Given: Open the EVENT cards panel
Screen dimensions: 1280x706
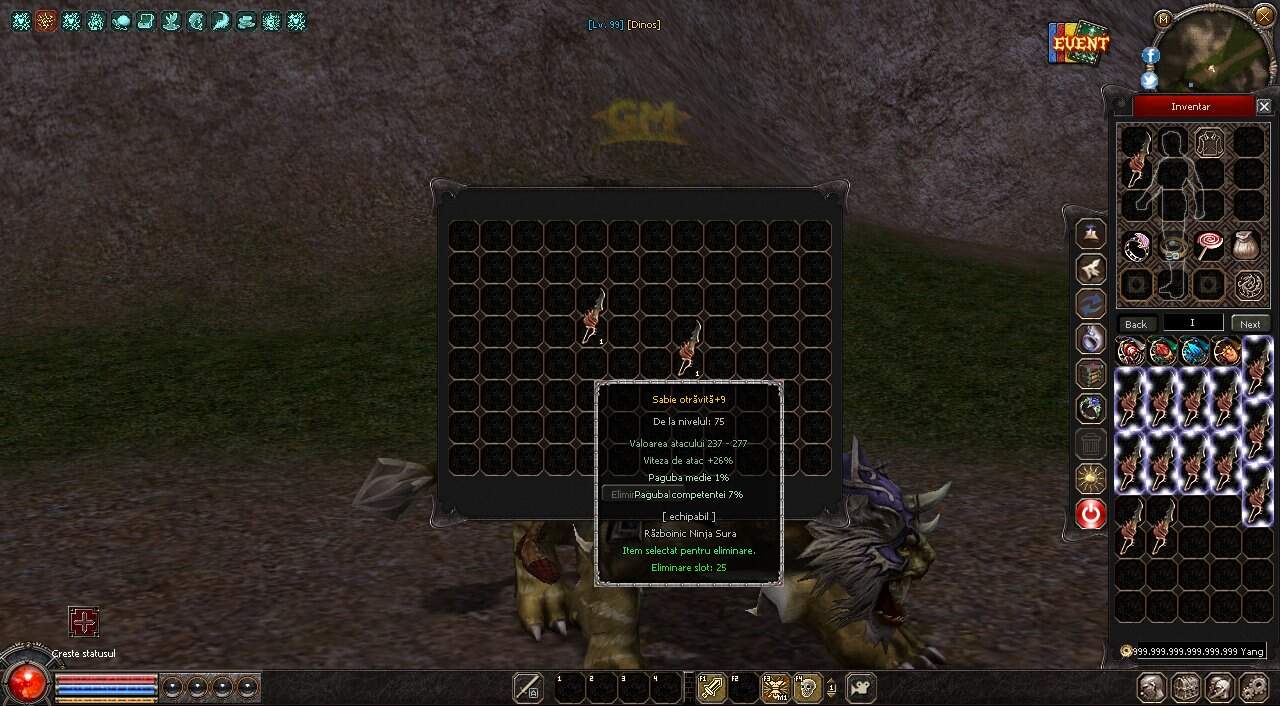Looking at the screenshot, I should click(x=1079, y=43).
